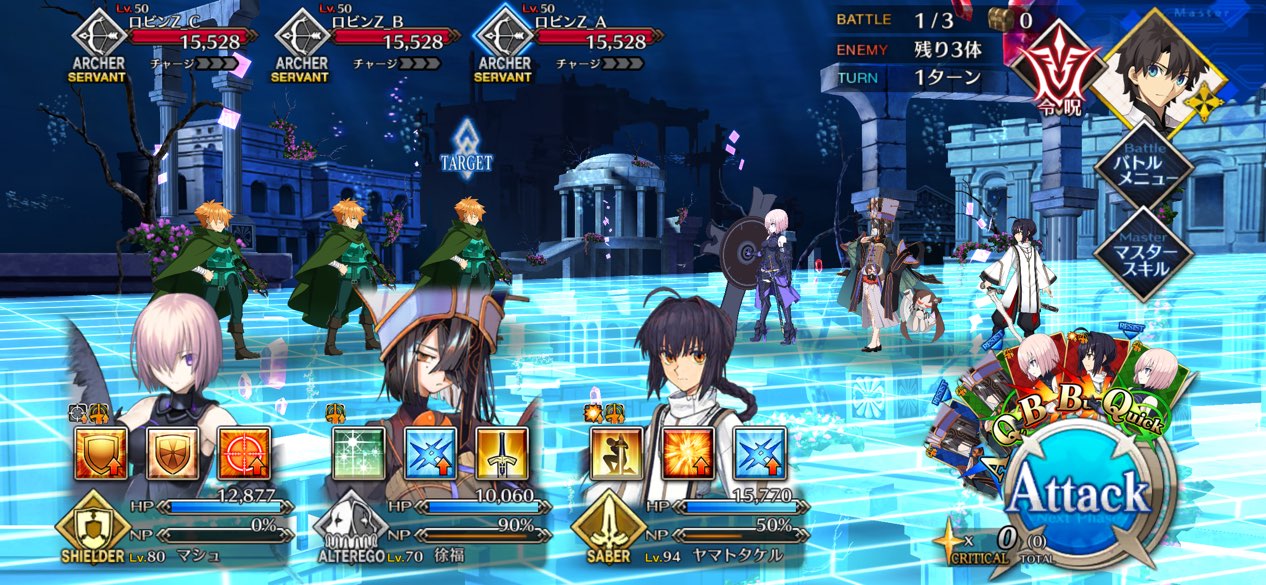Activate 徐福's blue arrows skill
Screen dimensions: 1266x585
(x=430, y=454)
